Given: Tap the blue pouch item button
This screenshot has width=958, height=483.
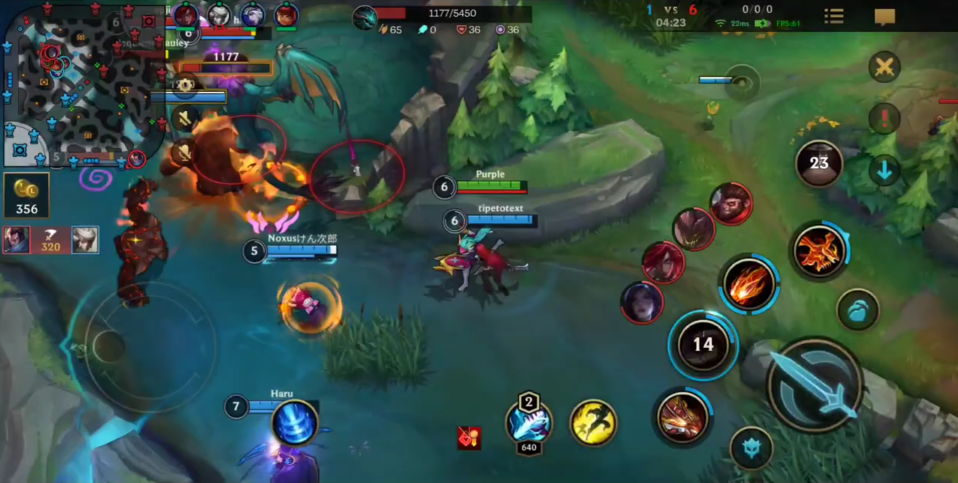Looking at the screenshot, I should [x=857, y=309].
